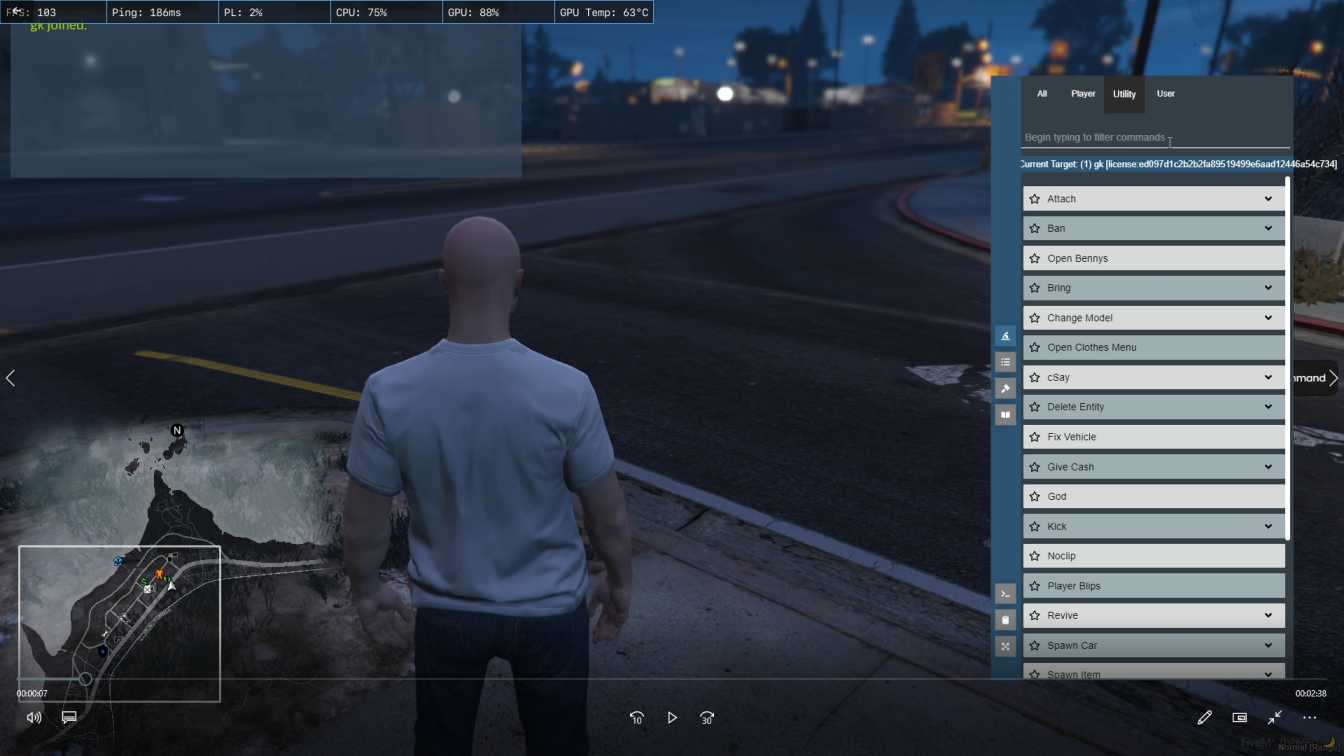The width and height of the screenshot is (1344, 756).
Task: Select the User tab
Action: pyautogui.click(x=1165, y=94)
